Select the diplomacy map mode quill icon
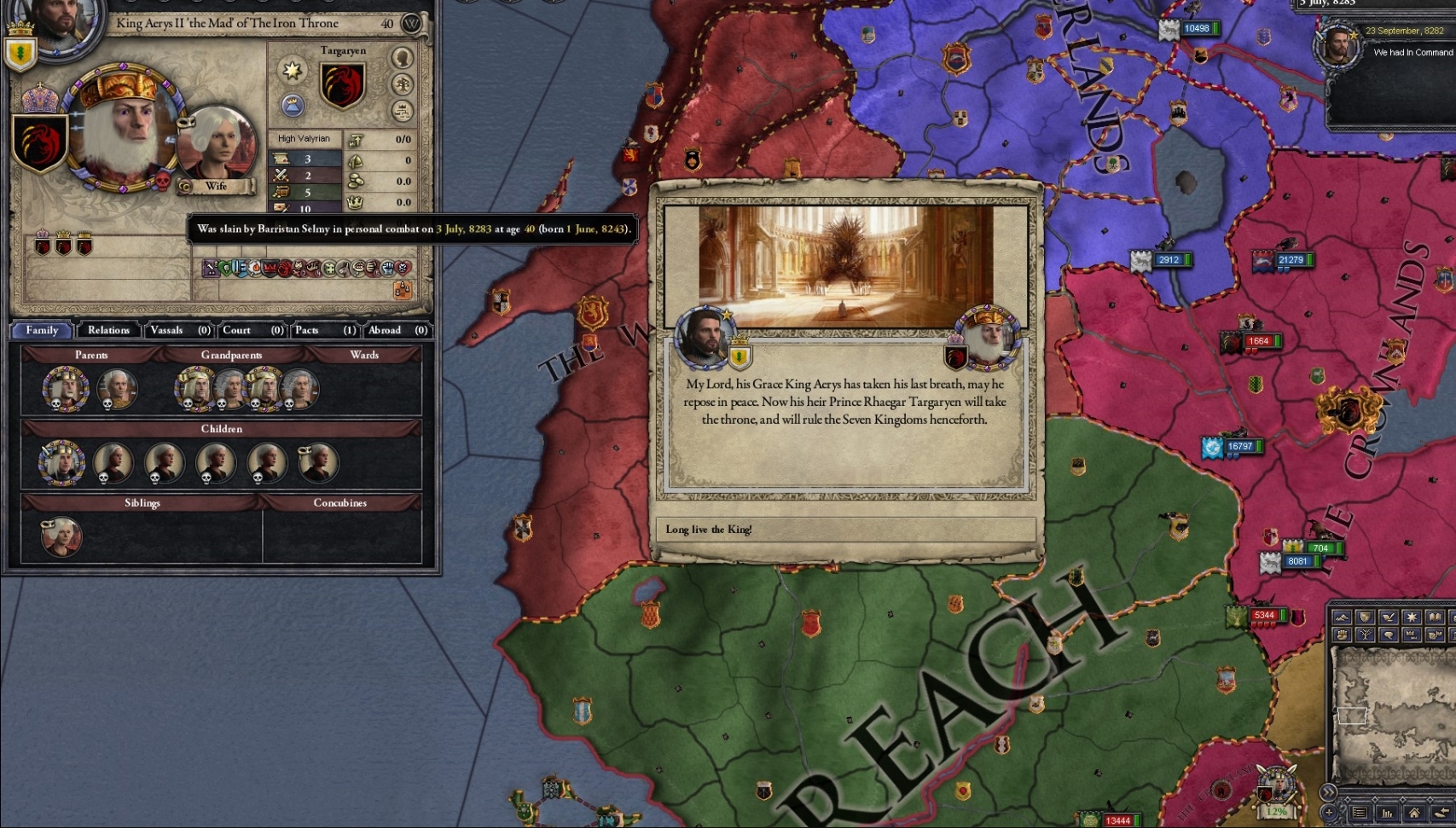The height and width of the screenshot is (828, 1456). [x=1389, y=617]
